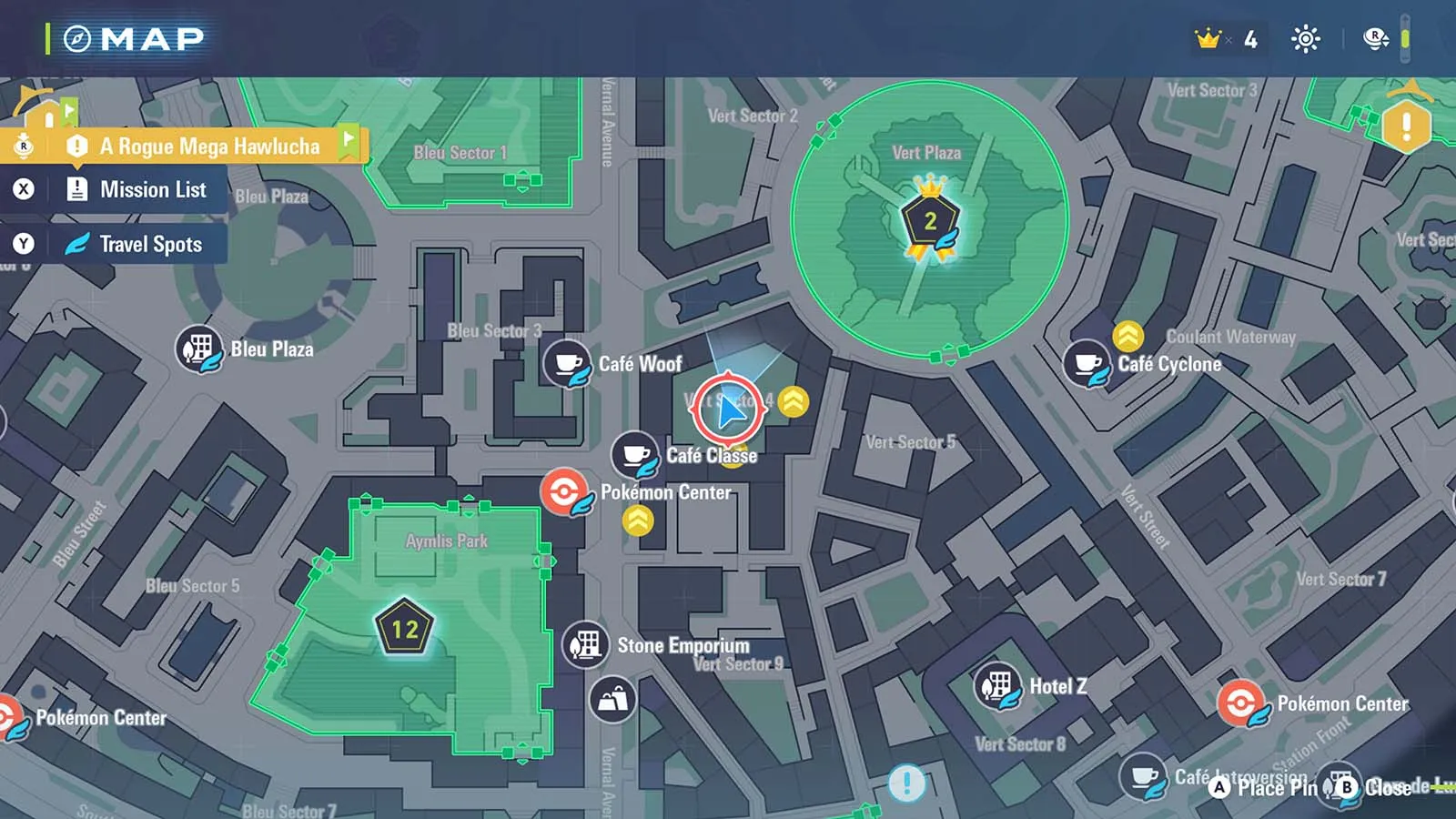Select the Stone Emporium marker

click(x=586, y=645)
